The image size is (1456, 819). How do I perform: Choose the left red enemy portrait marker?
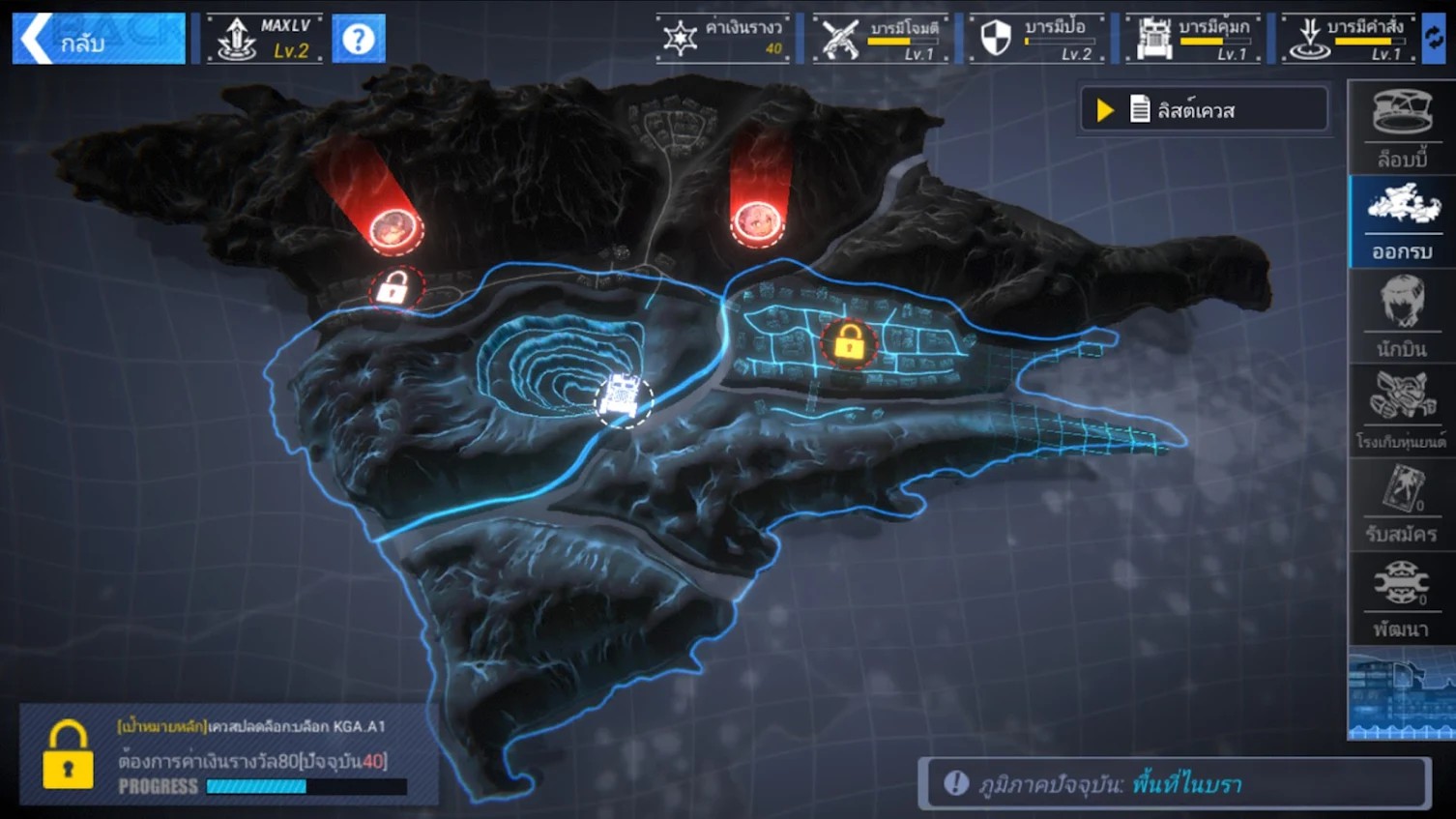393,229
